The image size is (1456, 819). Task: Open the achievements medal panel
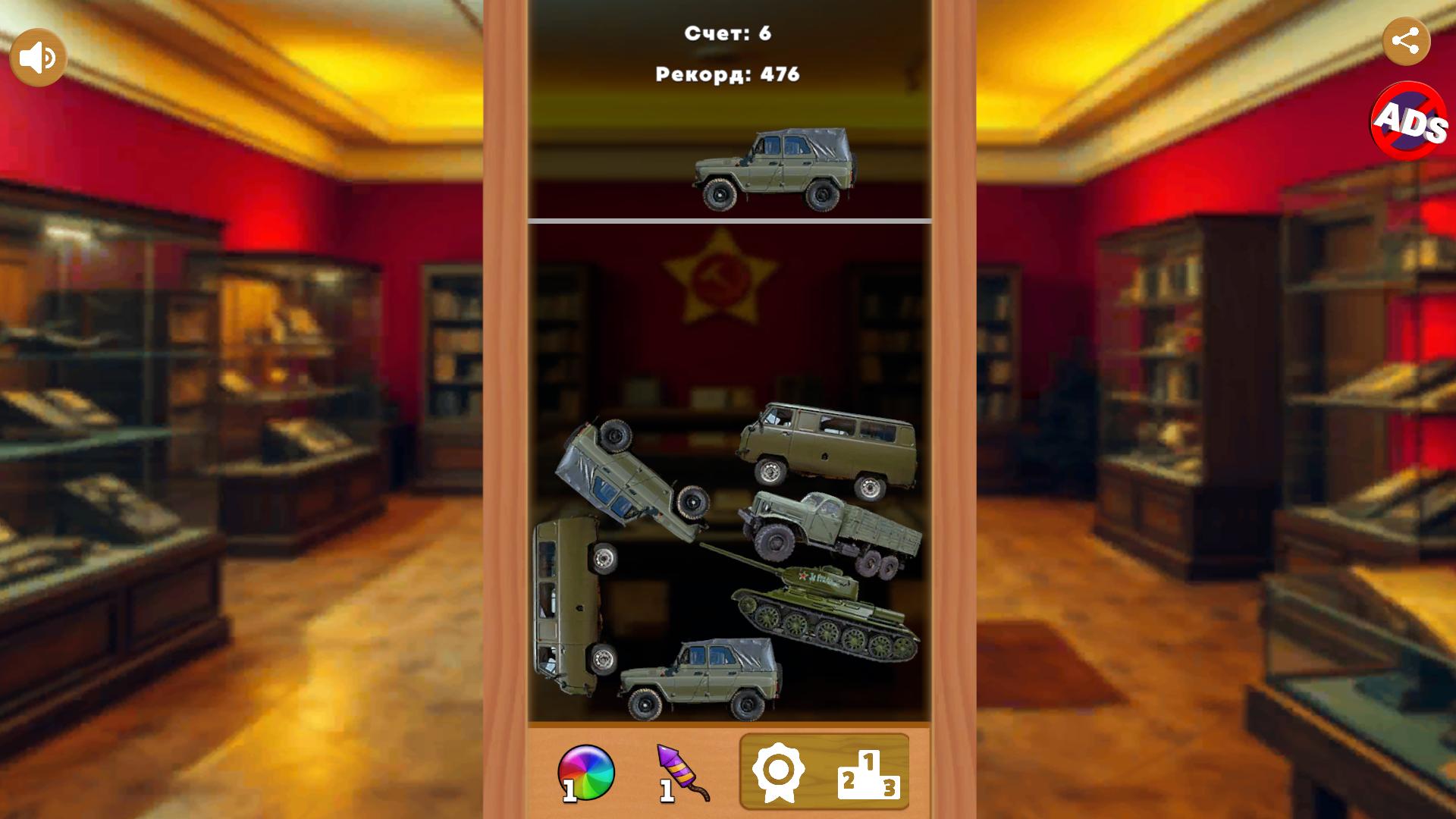point(780,771)
